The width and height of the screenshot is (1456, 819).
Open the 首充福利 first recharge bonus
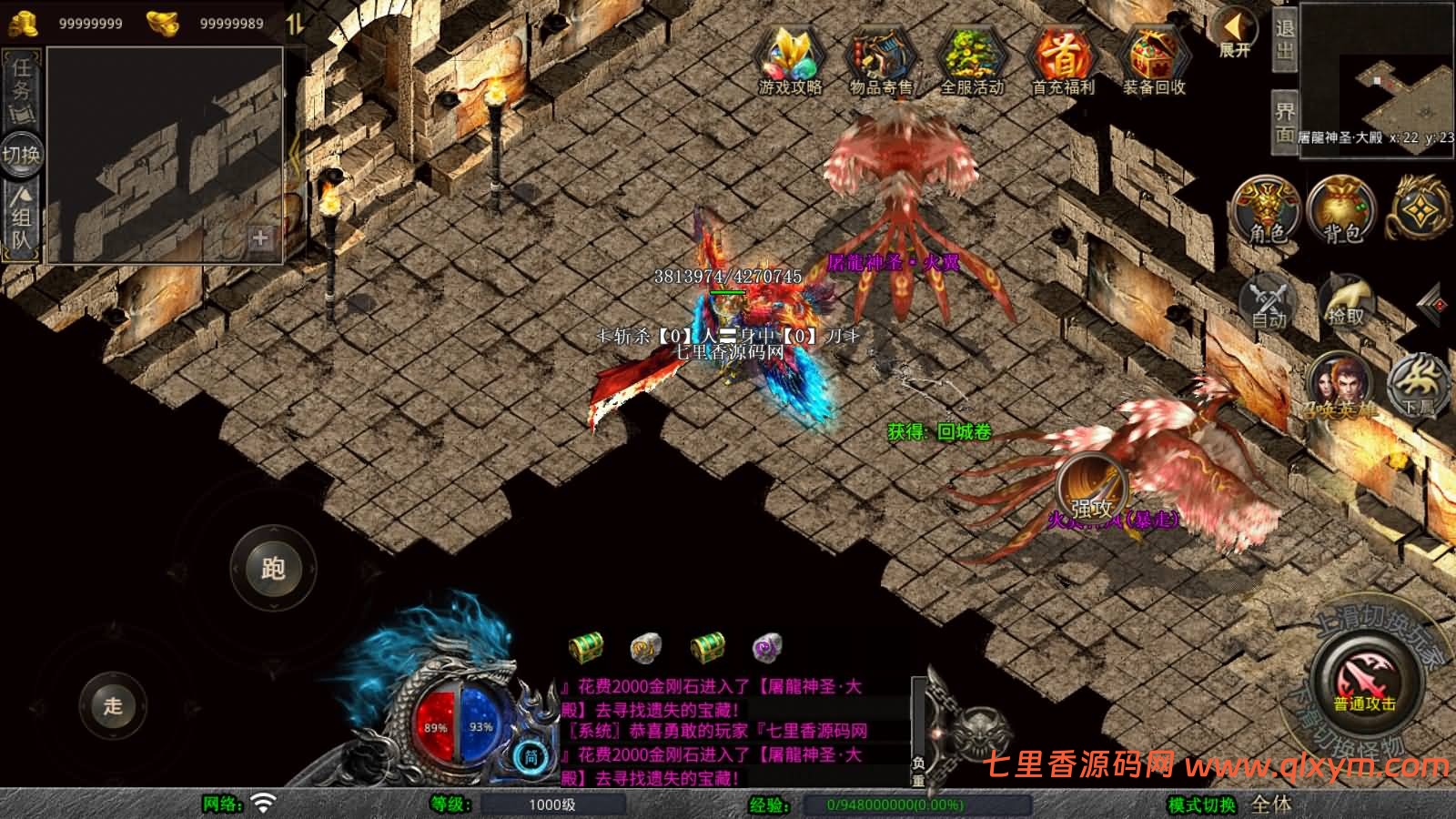point(1063,59)
